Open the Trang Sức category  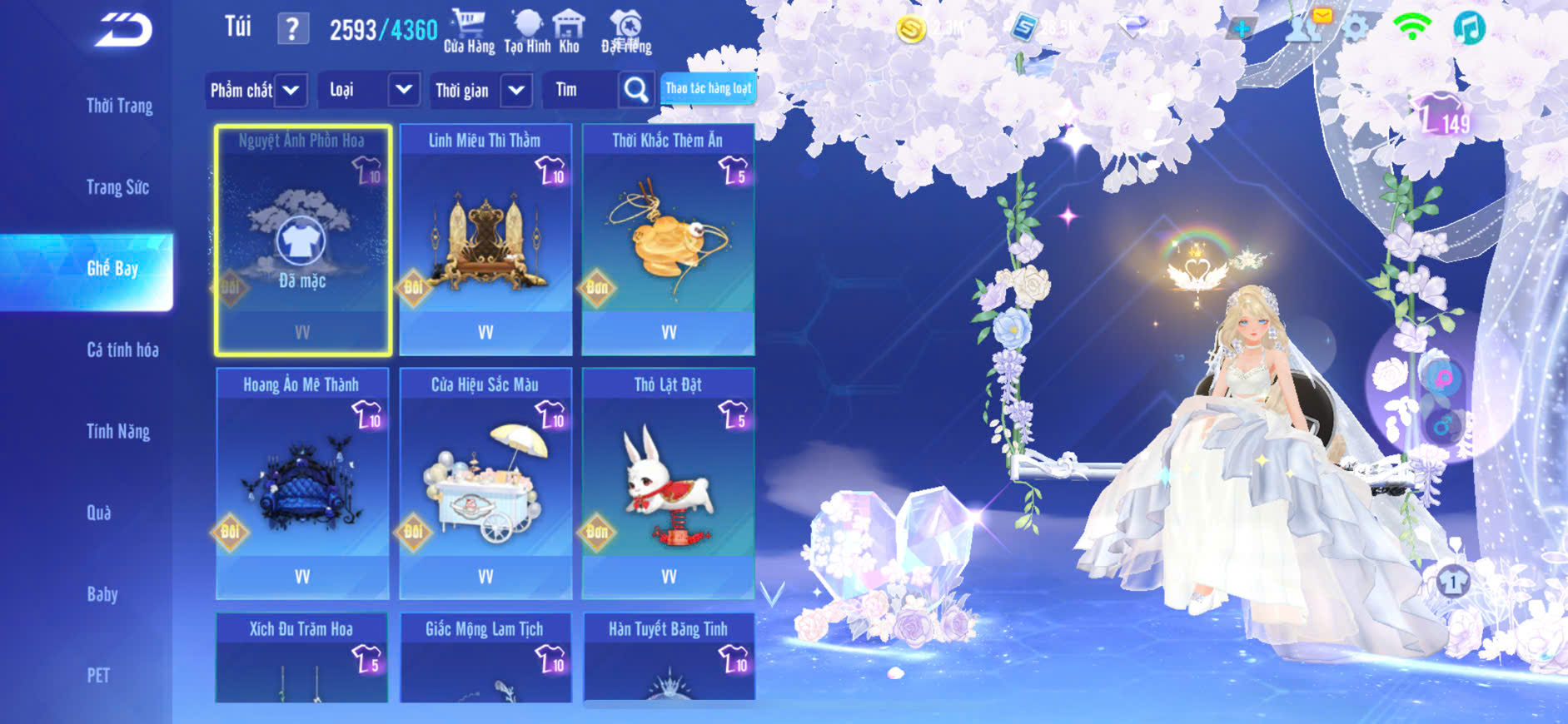coord(117,188)
